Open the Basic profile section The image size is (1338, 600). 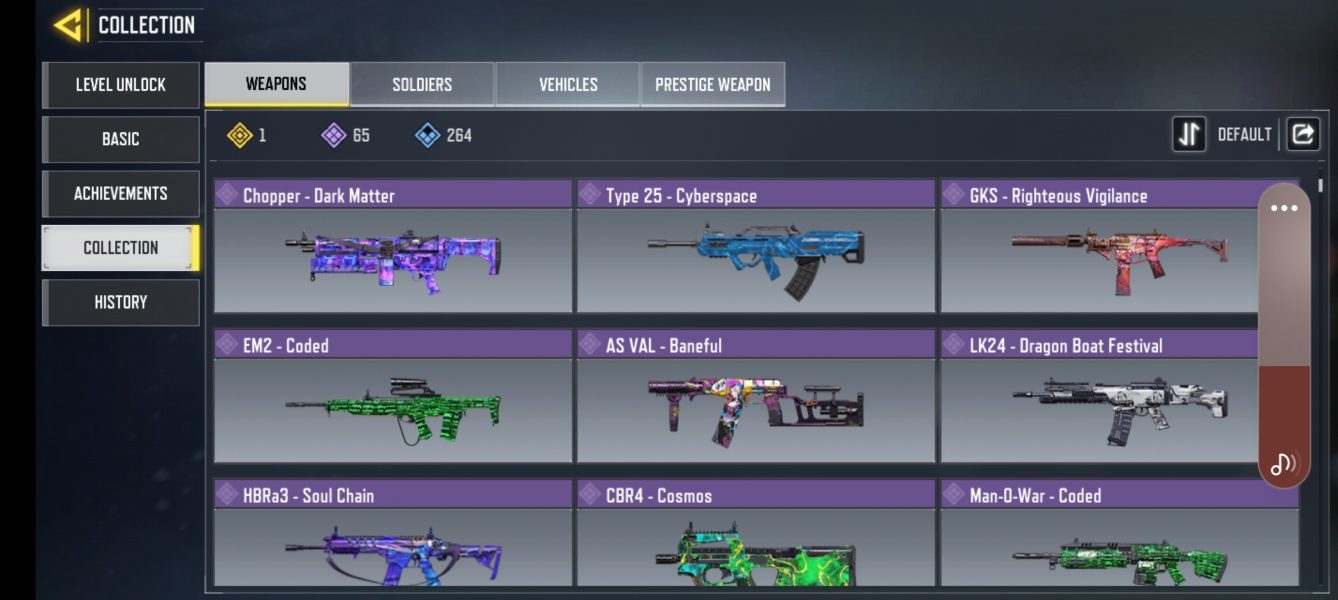click(121, 139)
